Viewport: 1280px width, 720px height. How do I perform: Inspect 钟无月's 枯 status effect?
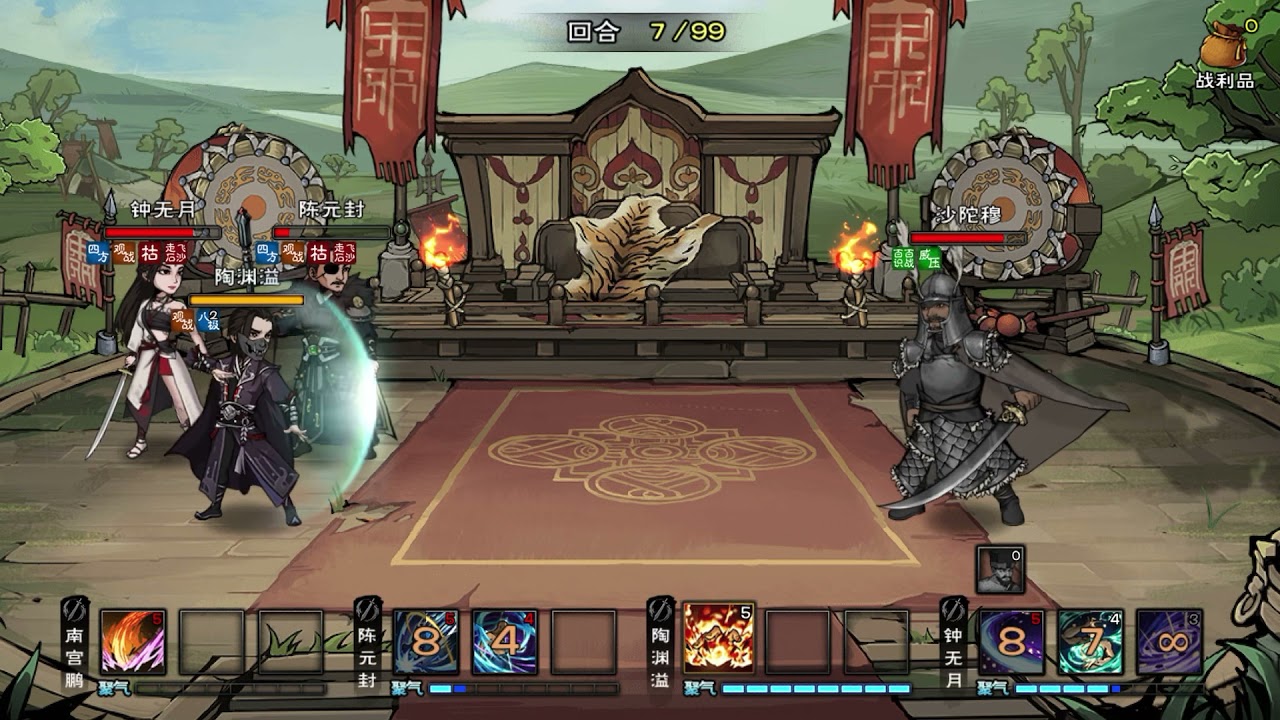(x=150, y=253)
